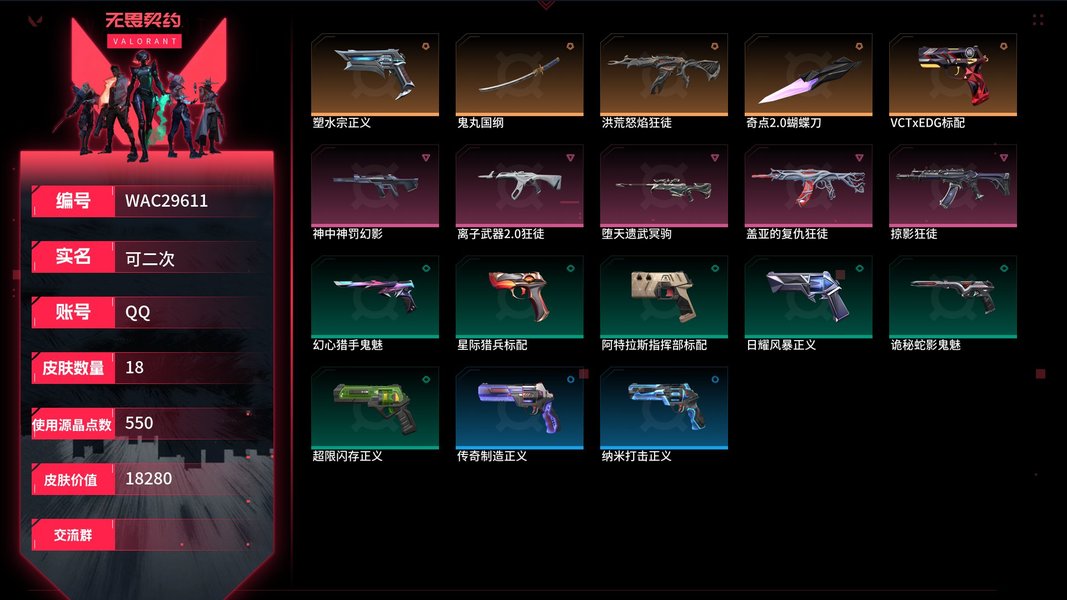Open the 堕天遗武冥驹 sniper skin
This screenshot has width=1067, height=600.
tap(664, 185)
